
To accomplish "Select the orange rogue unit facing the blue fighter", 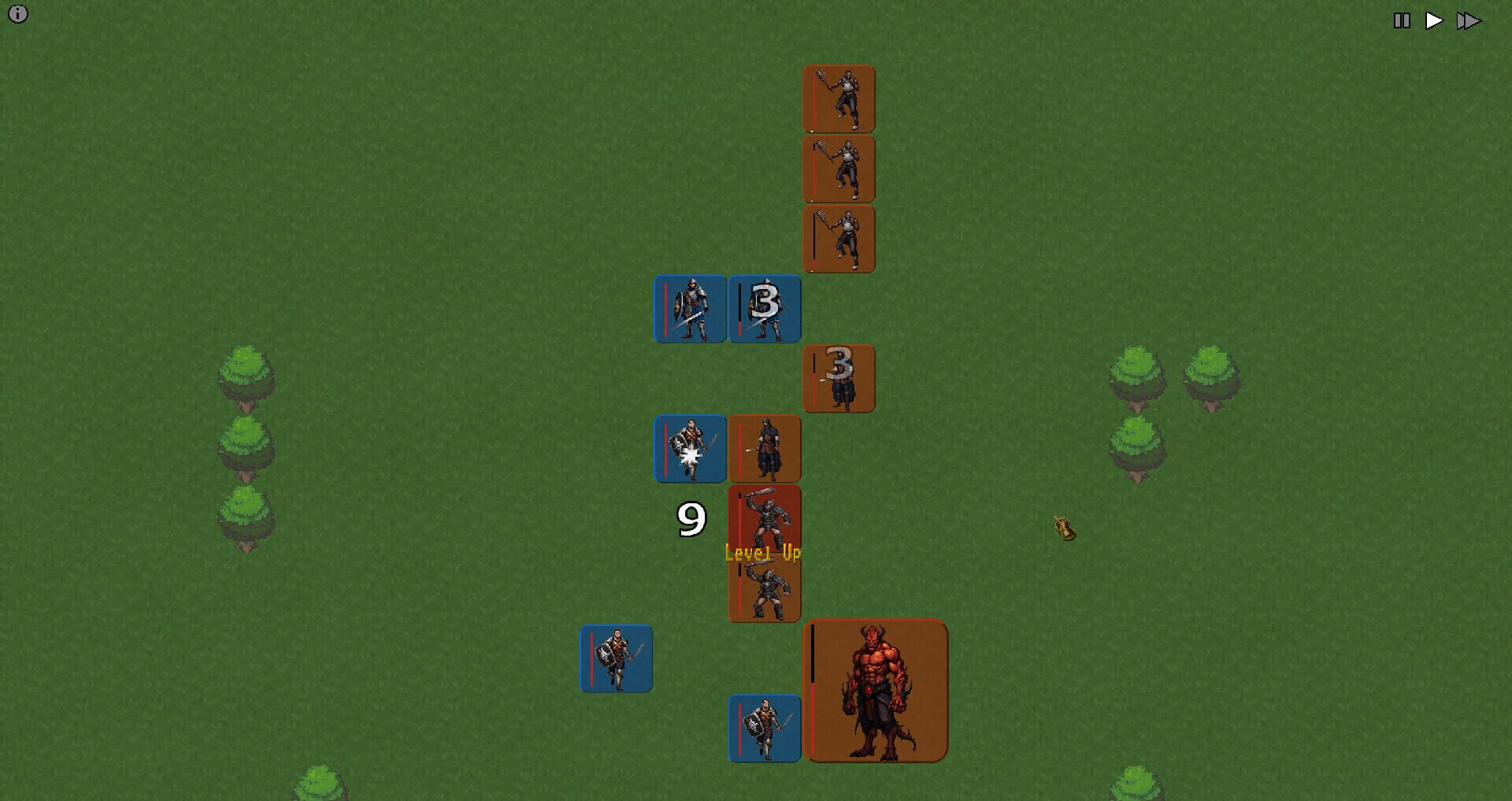I will pyautogui.click(x=764, y=447).
